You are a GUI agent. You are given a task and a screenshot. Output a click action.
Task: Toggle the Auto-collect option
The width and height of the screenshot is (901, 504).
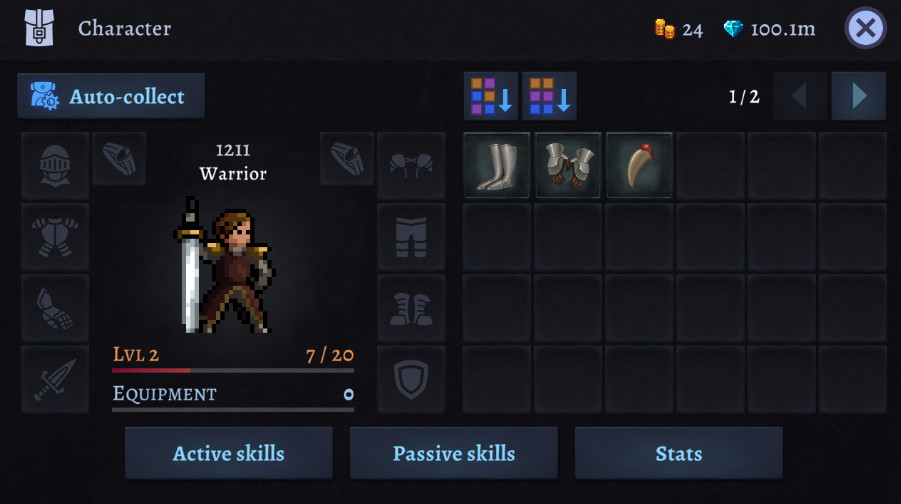coord(111,96)
